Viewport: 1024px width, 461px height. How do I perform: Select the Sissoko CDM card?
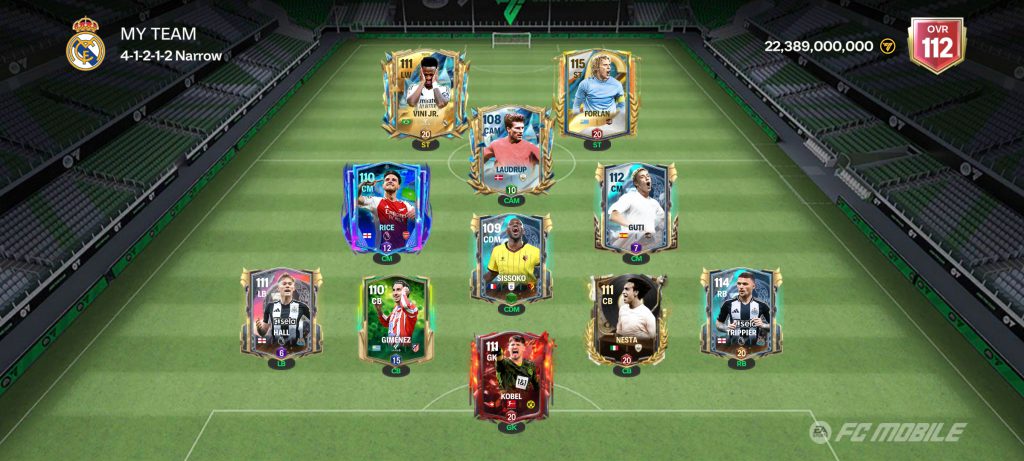[x=511, y=258]
